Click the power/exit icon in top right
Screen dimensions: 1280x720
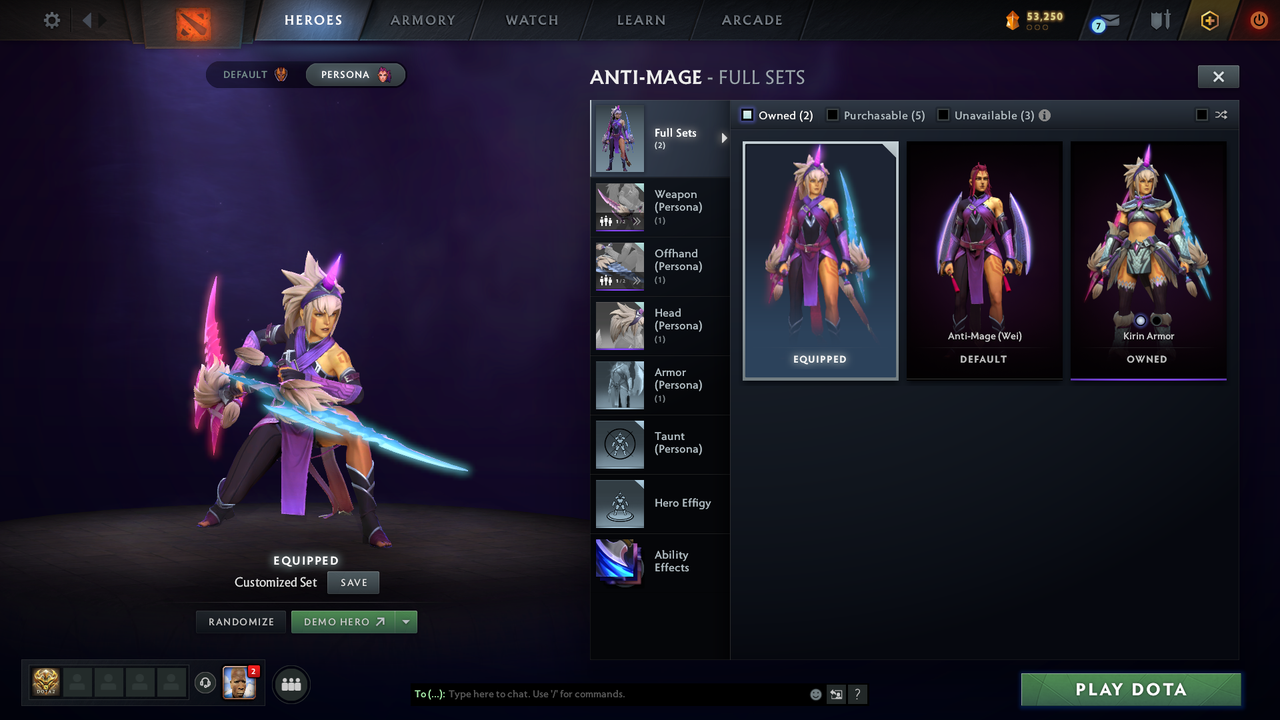1258,19
